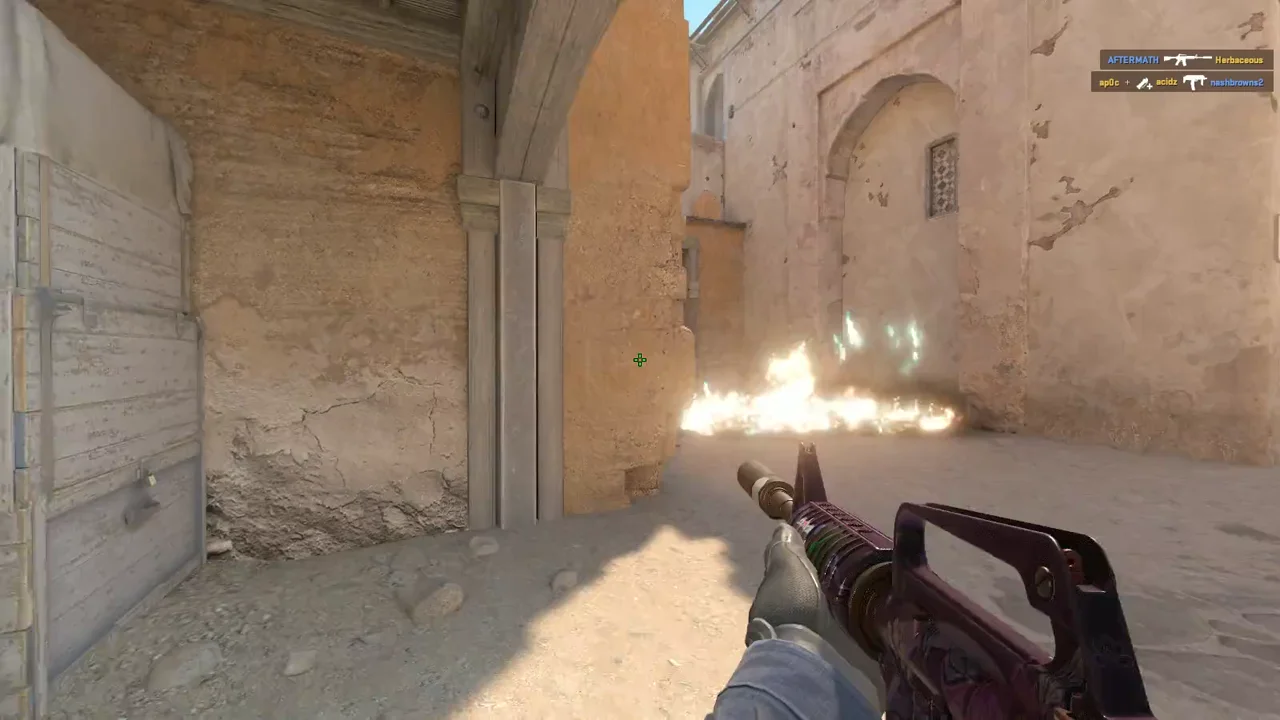Click the MP9 weapon icon beside nashbrowns2
The image size is (1280, 720).
point(1194,82)
